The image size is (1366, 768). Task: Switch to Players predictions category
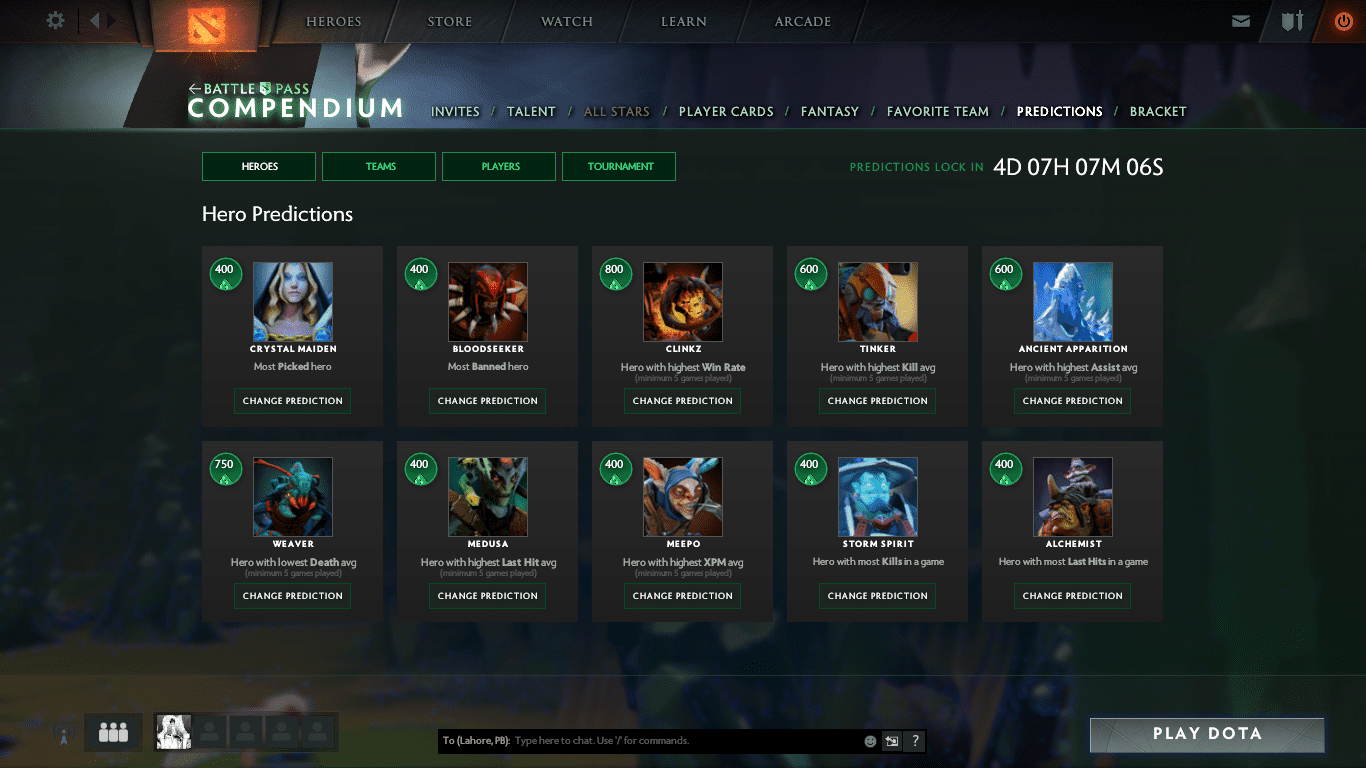[x=499, y=167]
